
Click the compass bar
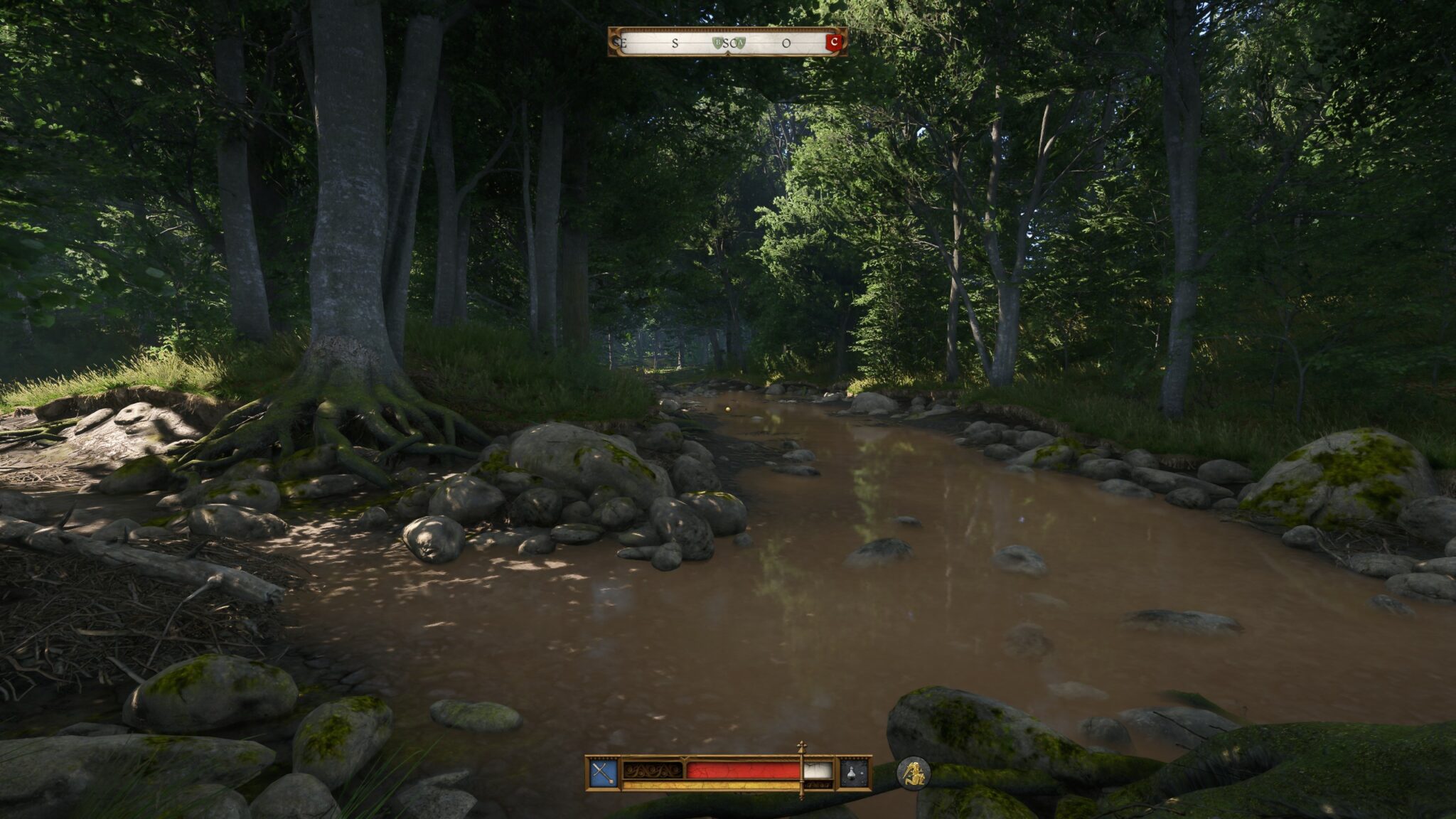(727, 43)
